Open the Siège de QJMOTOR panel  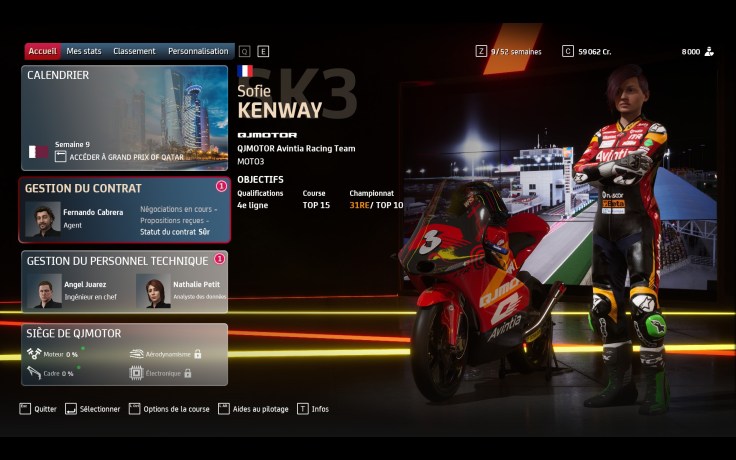pyautogui.click(x=124, y=354)
